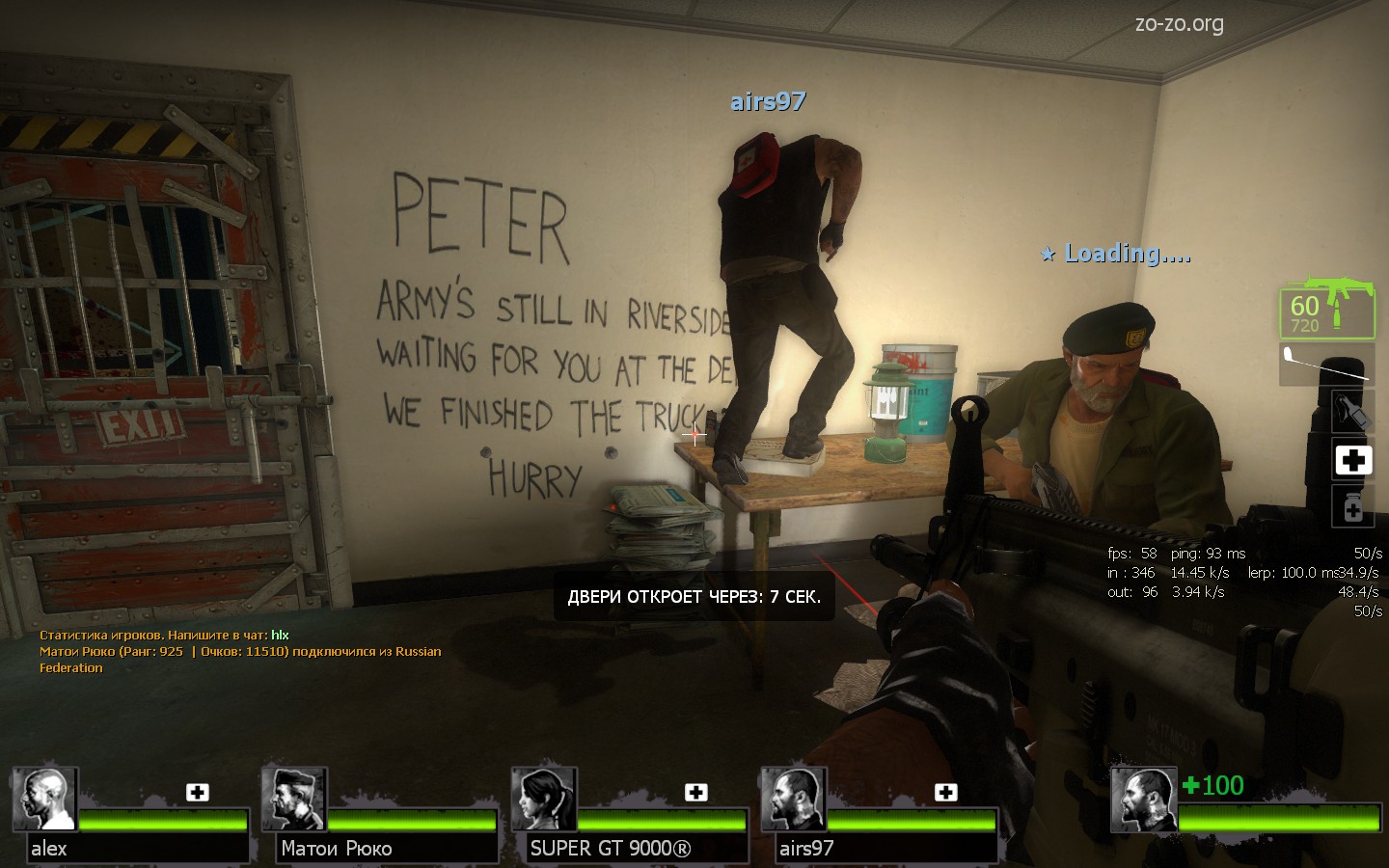Click airs97's portrait in the teammate bar

(x=794, y=800)
